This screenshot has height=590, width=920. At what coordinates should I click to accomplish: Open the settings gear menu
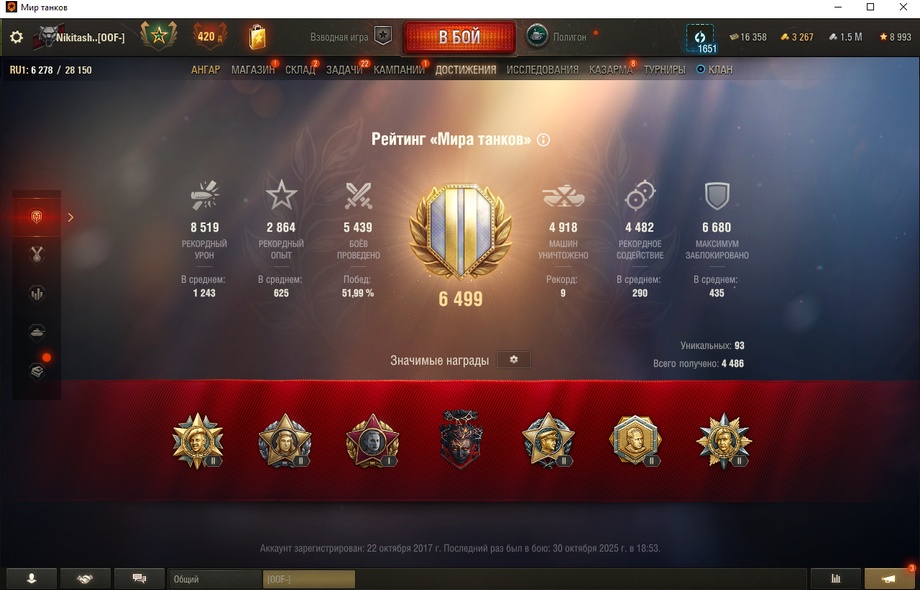(16, 37)
